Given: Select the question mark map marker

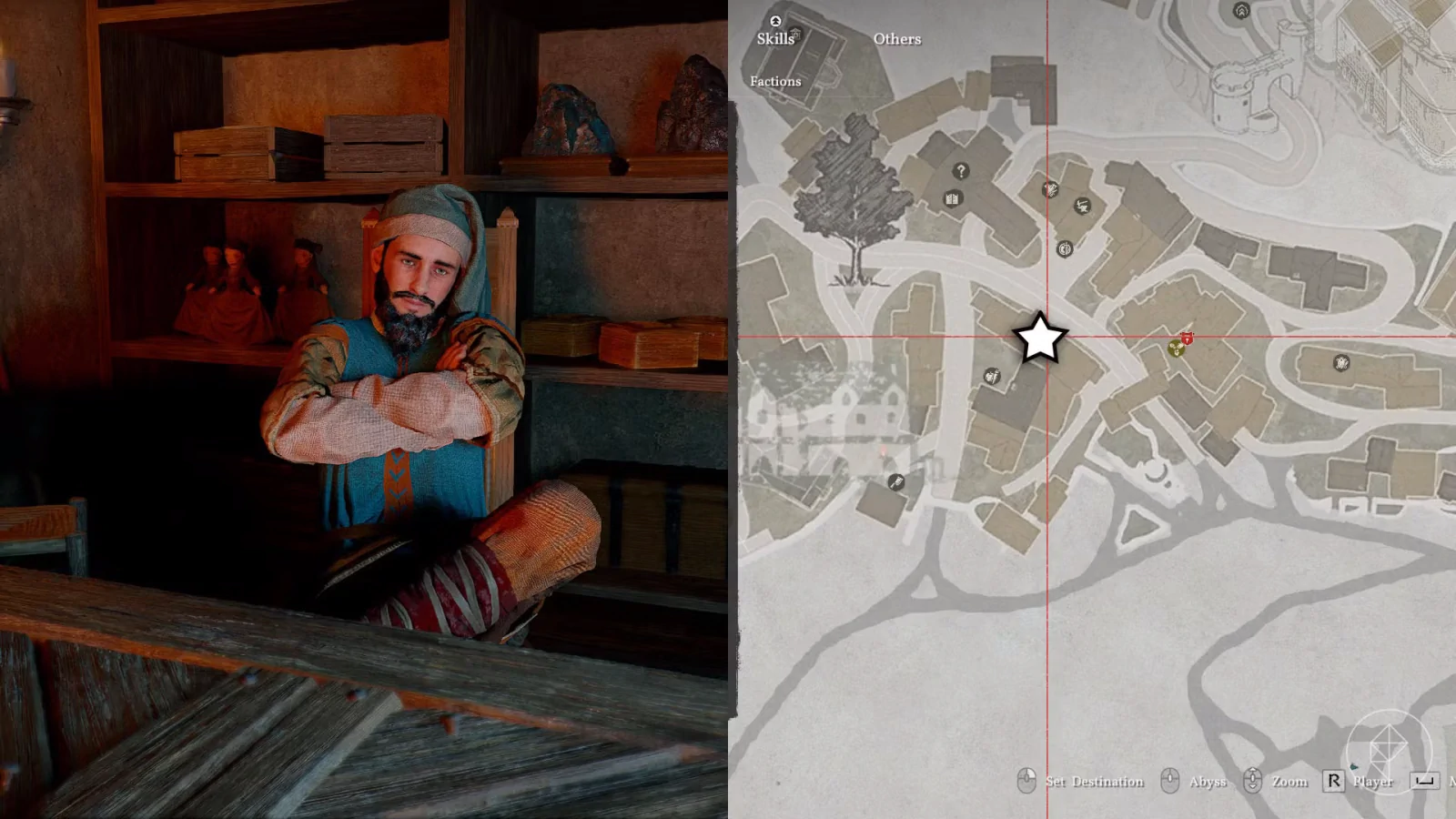Looking at the screenshot, I should pyautogui.click(x=961, y=171).
